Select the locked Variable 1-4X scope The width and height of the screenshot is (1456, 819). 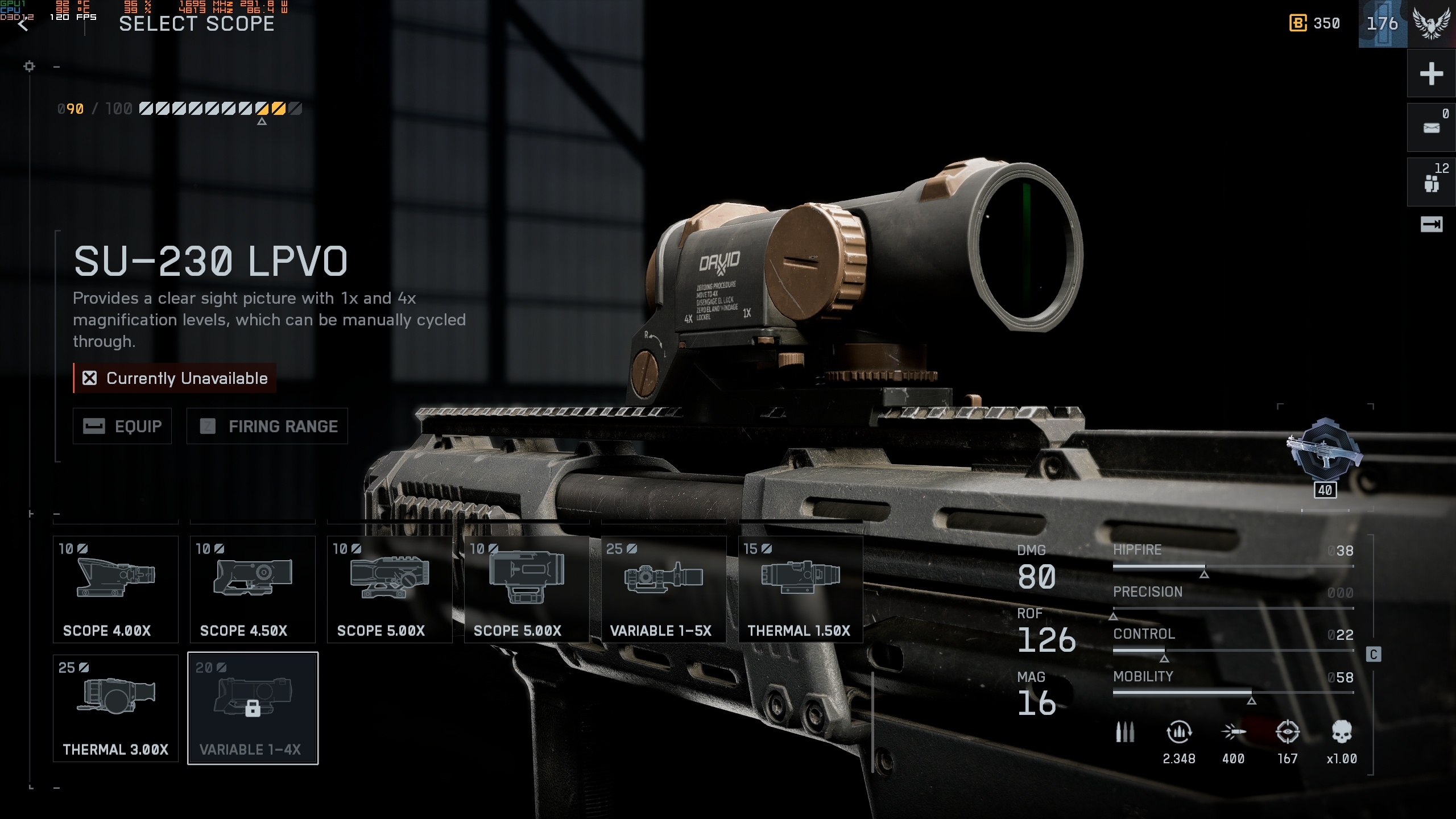pos(253,708)
